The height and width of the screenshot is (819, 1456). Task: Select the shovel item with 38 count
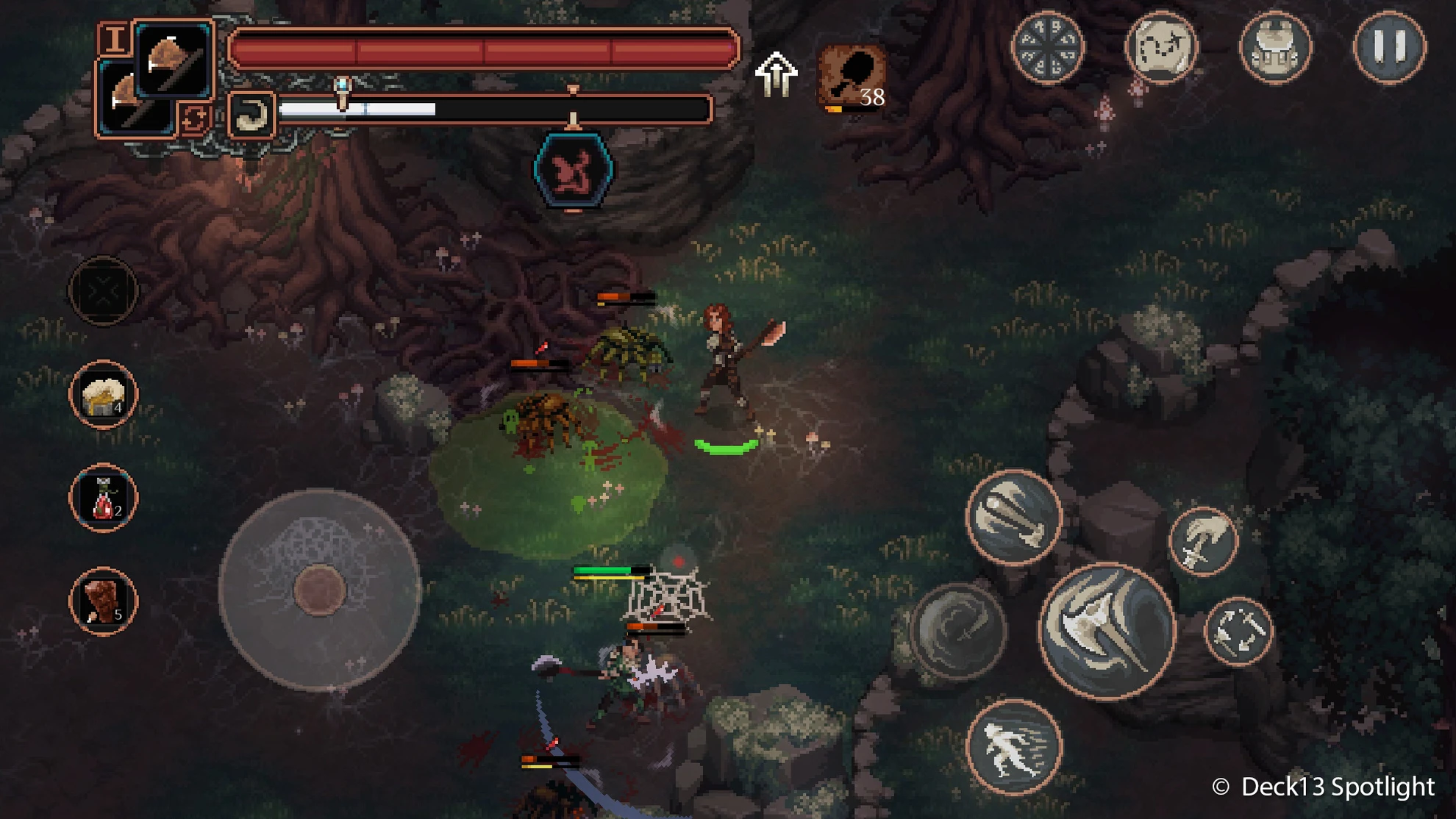[x=852, y=78]
